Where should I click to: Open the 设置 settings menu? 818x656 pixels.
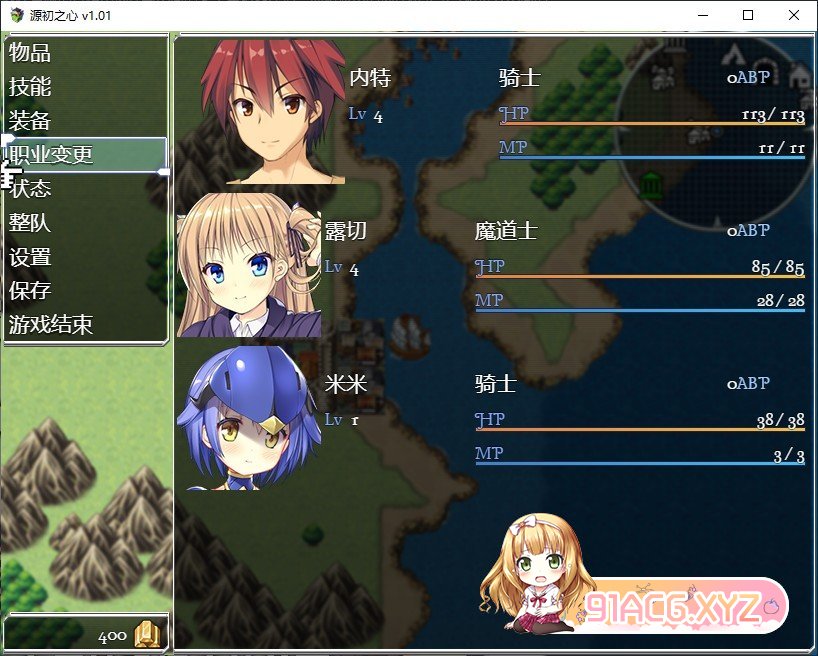tap(31, 257)
